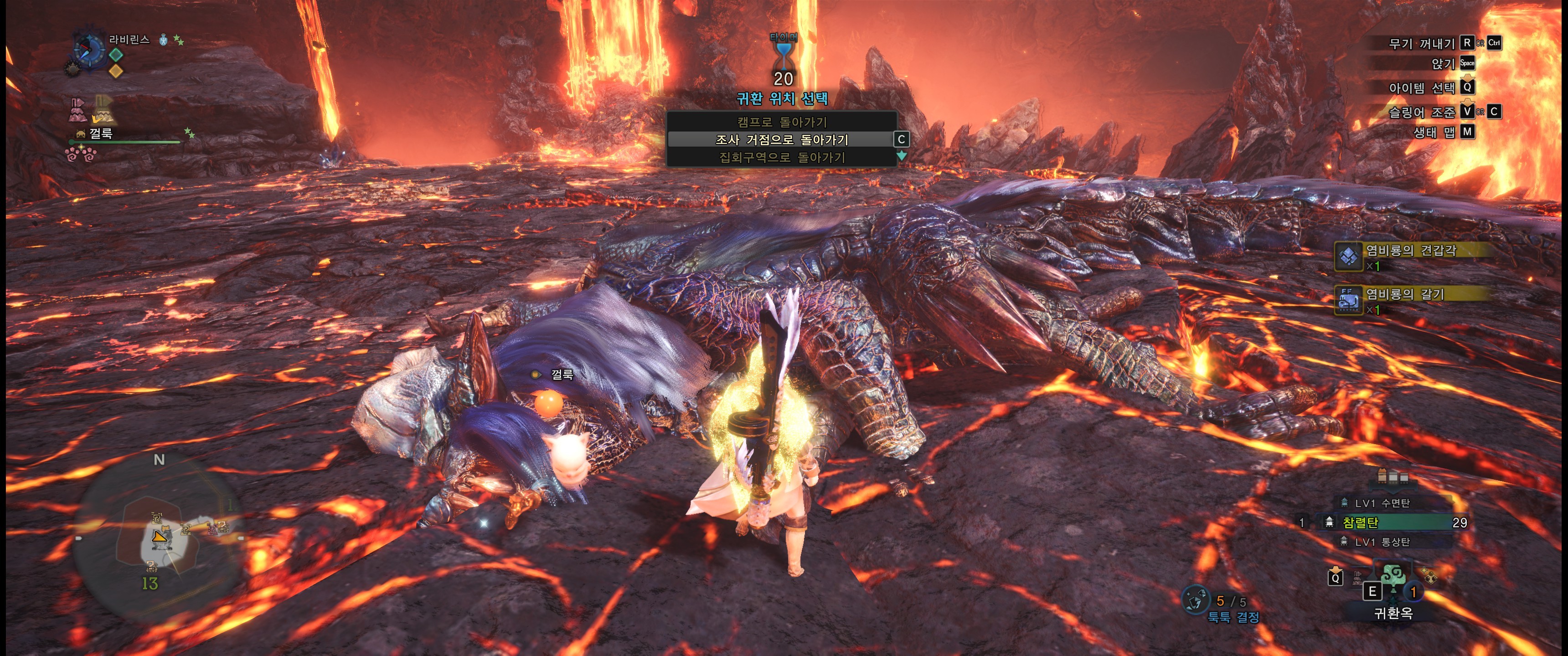Switch ammo to LV1 통상탄
Image resolution: width=1568 pixels, height=656 pixels.
coord(1382,542)
